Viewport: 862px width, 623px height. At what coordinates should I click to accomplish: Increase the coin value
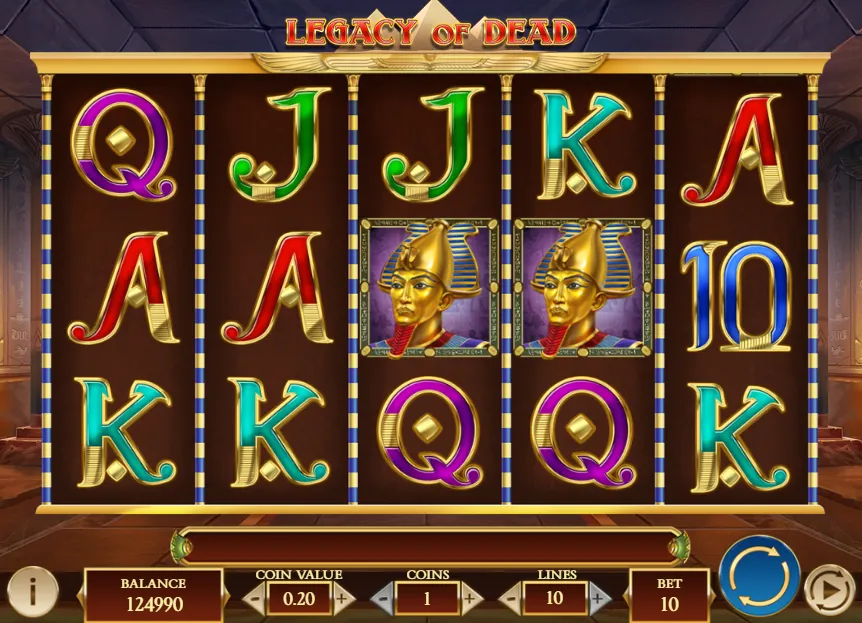(343, 598)
